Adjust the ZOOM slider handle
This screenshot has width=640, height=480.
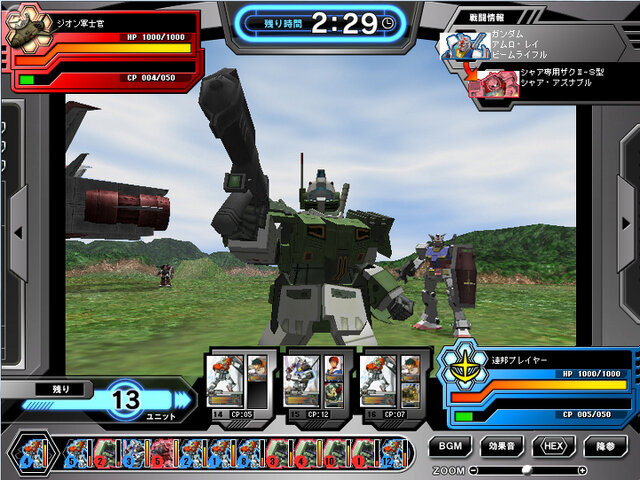pos(527,469)
